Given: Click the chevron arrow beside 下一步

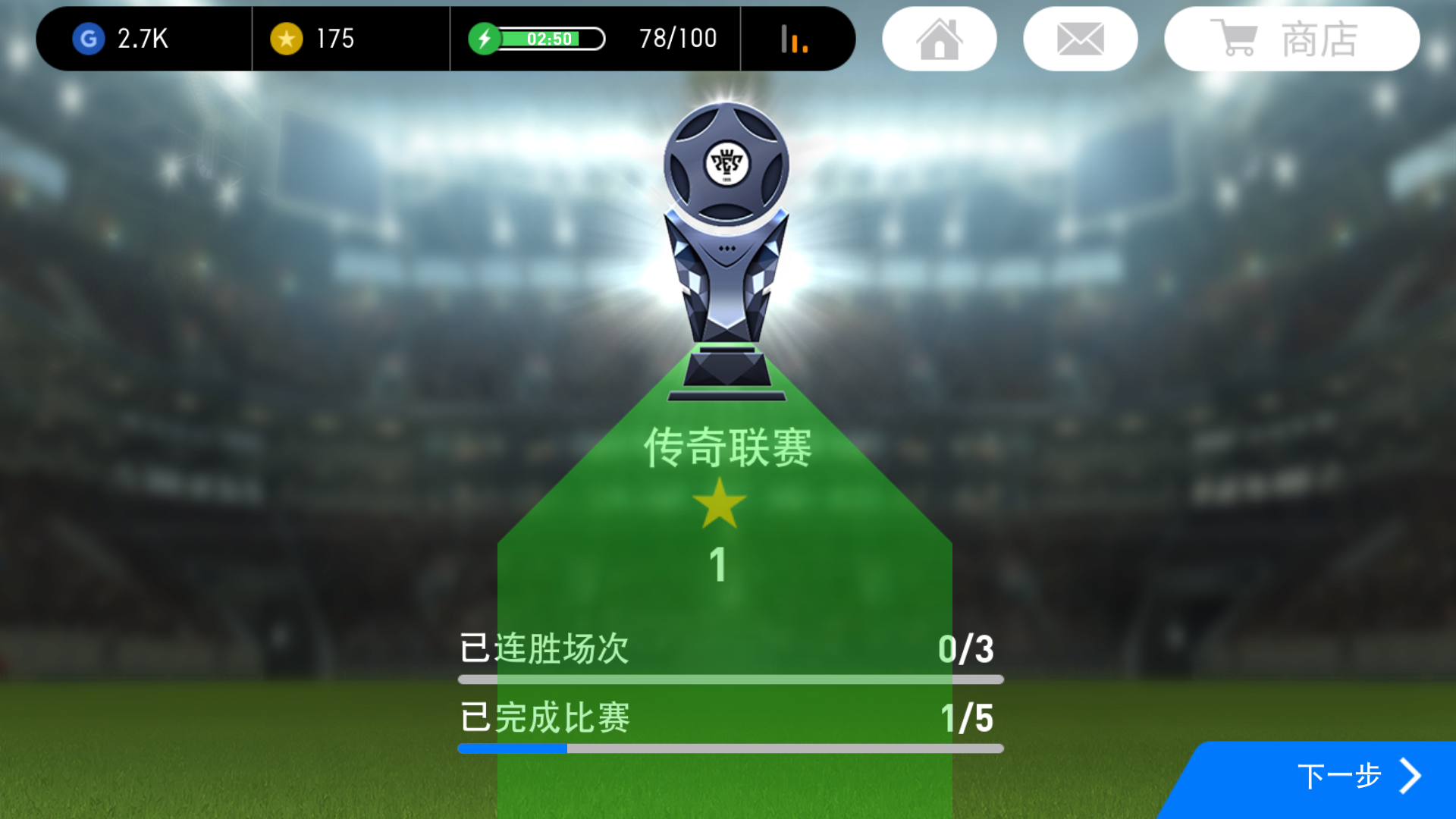Looking at the screenshot, I should pos(1412,776).
